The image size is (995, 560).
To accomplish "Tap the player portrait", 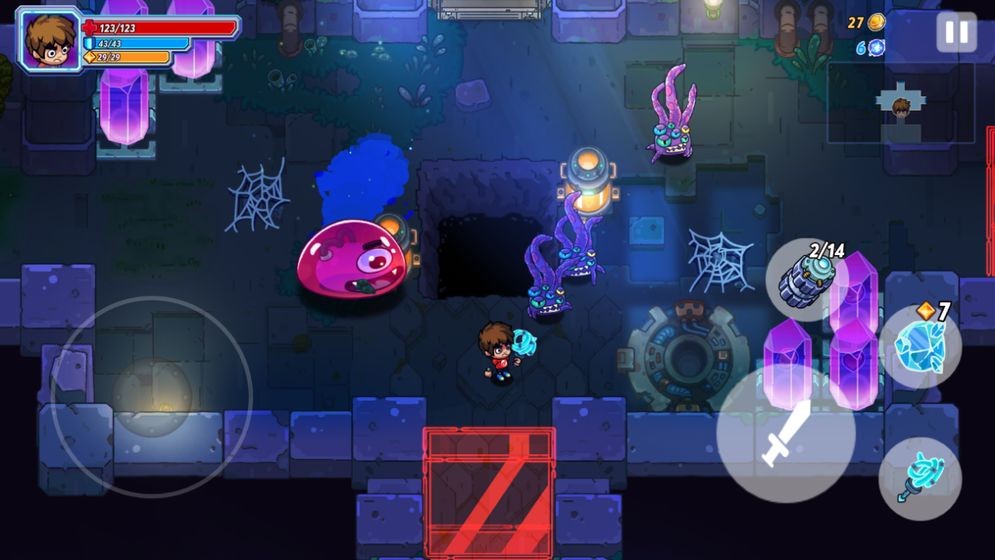I will click(47, 39).
